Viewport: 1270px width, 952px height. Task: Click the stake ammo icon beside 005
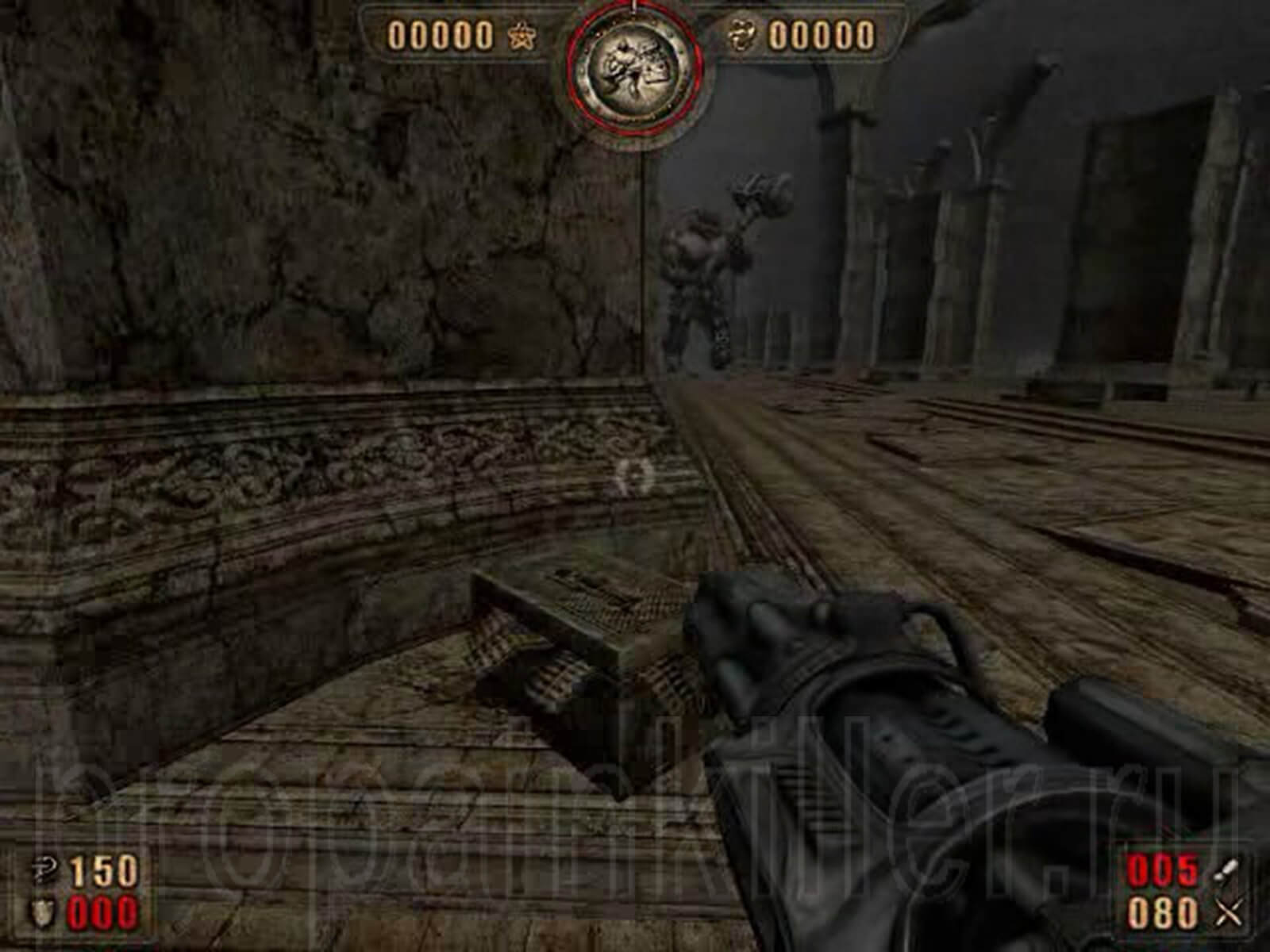pyautogui.click(x=1226, y=869)
